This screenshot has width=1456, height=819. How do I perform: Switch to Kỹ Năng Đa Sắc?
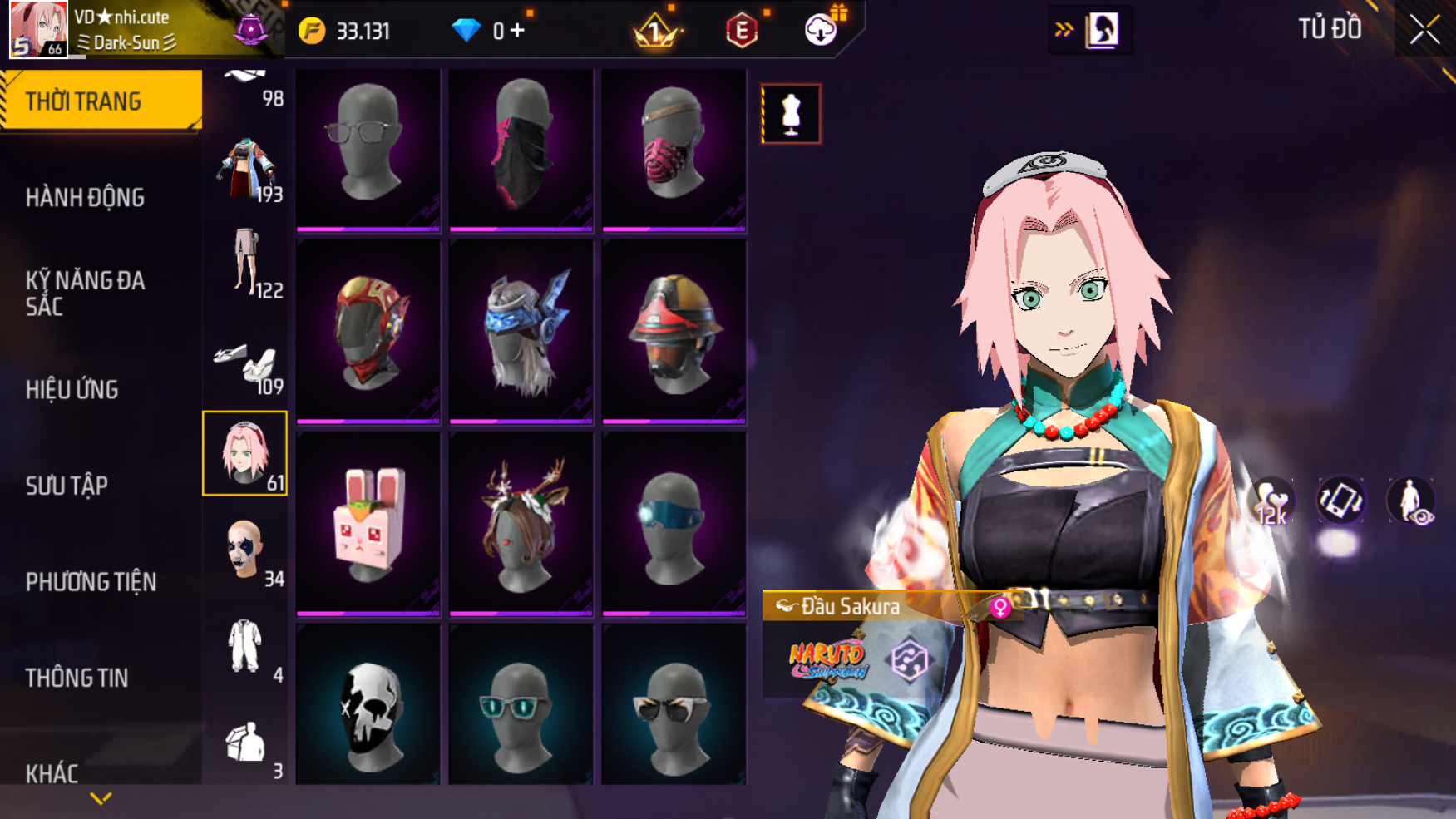click(x=85, y=293)
